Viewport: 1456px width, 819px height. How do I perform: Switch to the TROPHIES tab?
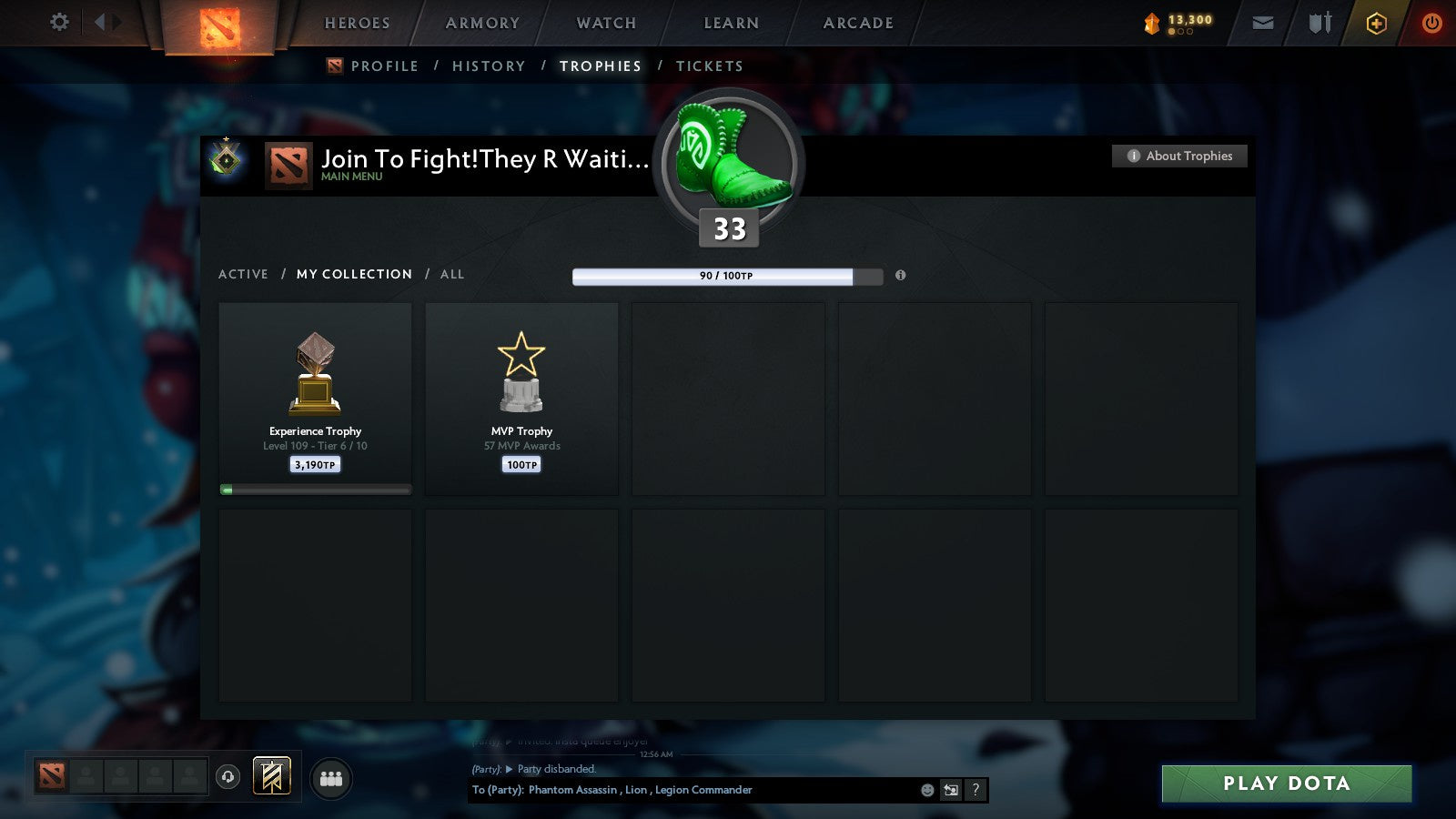tap(600, 66)
